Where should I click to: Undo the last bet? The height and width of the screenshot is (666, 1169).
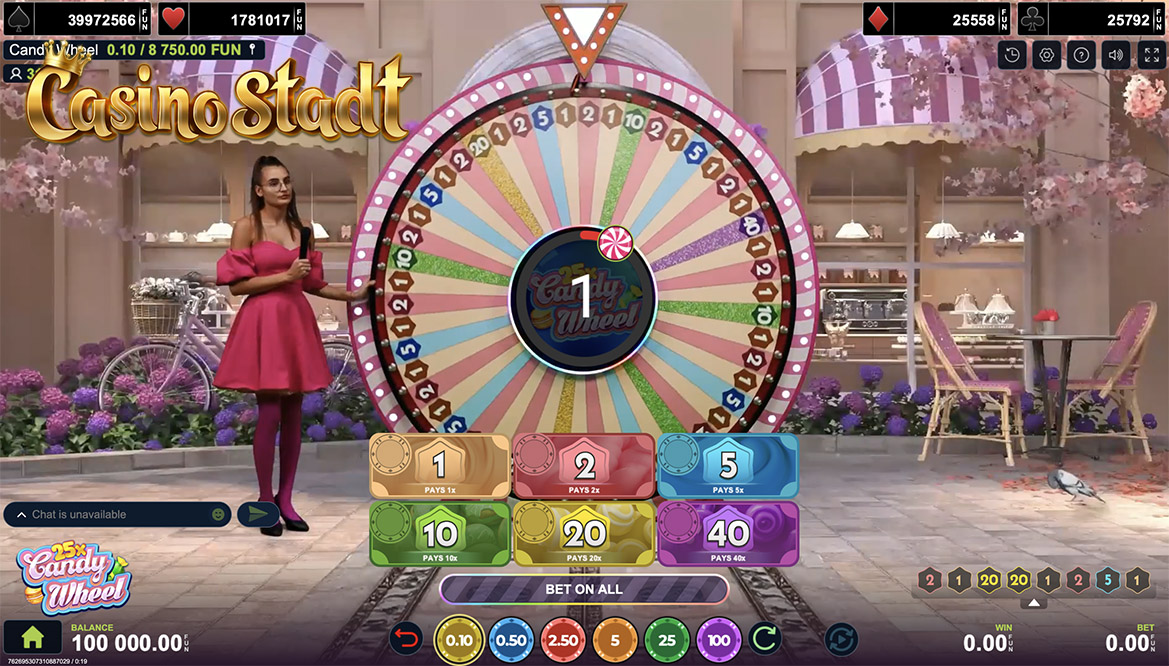tap(408, 639)
